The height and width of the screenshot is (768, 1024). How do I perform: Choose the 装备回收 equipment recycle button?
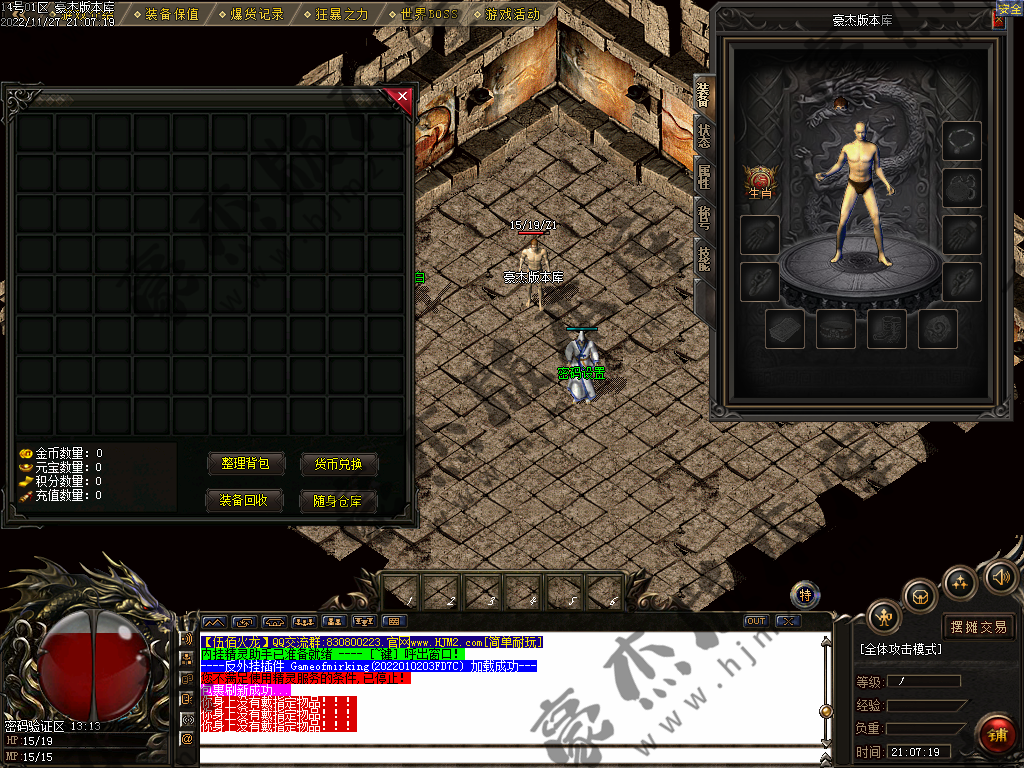[246, 500]
